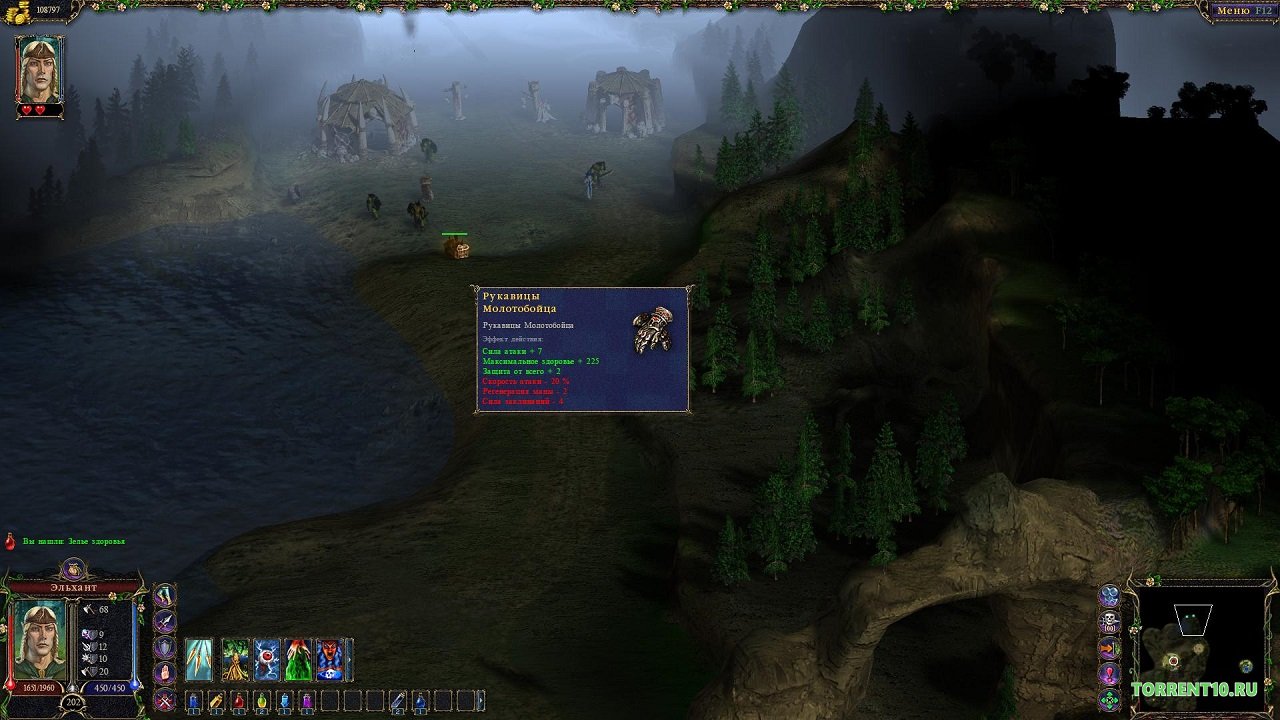Click the crossed swords command icon
The height and width of the screenshot is (720, 1280).
(164, 699)
